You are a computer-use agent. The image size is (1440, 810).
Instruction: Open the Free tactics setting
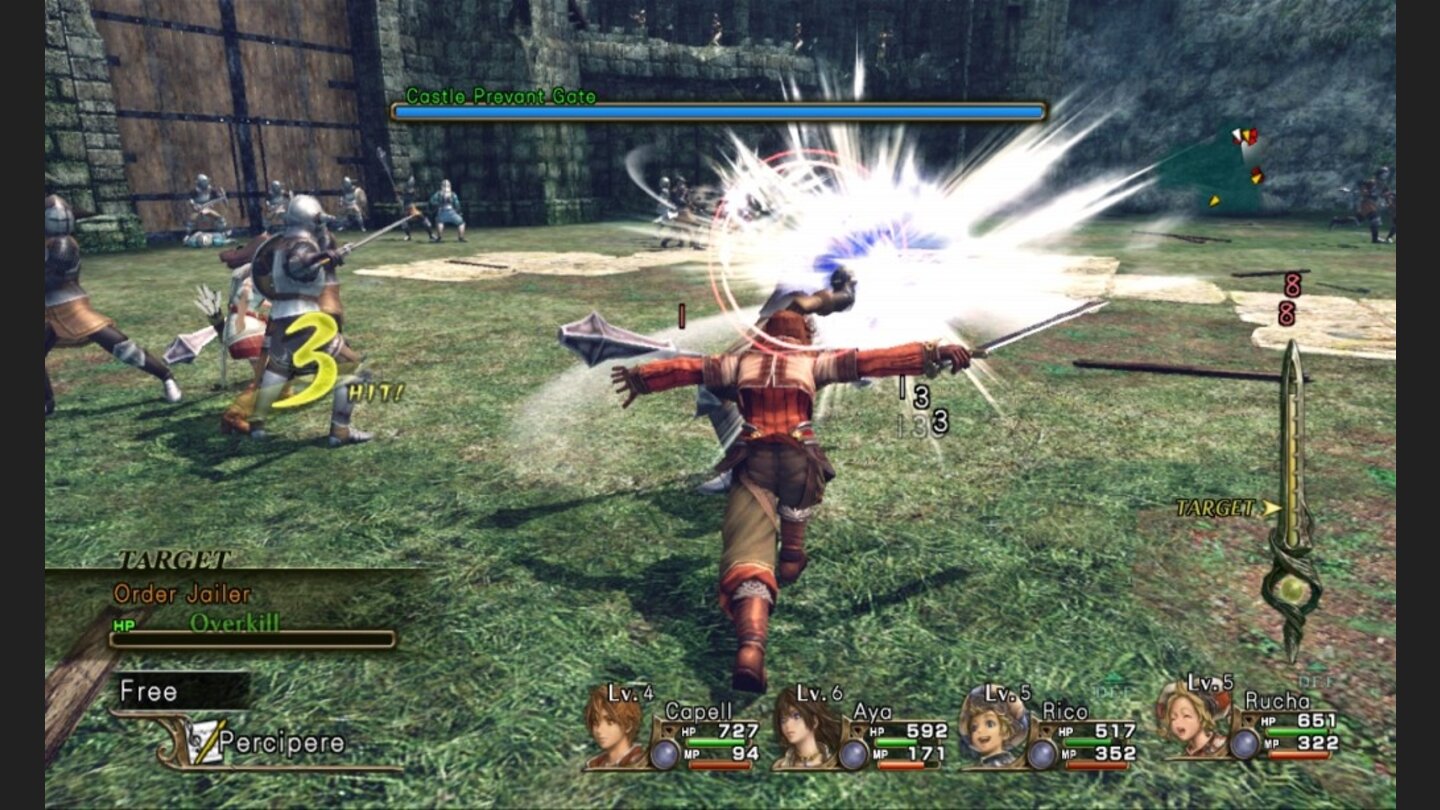[180, 691]
